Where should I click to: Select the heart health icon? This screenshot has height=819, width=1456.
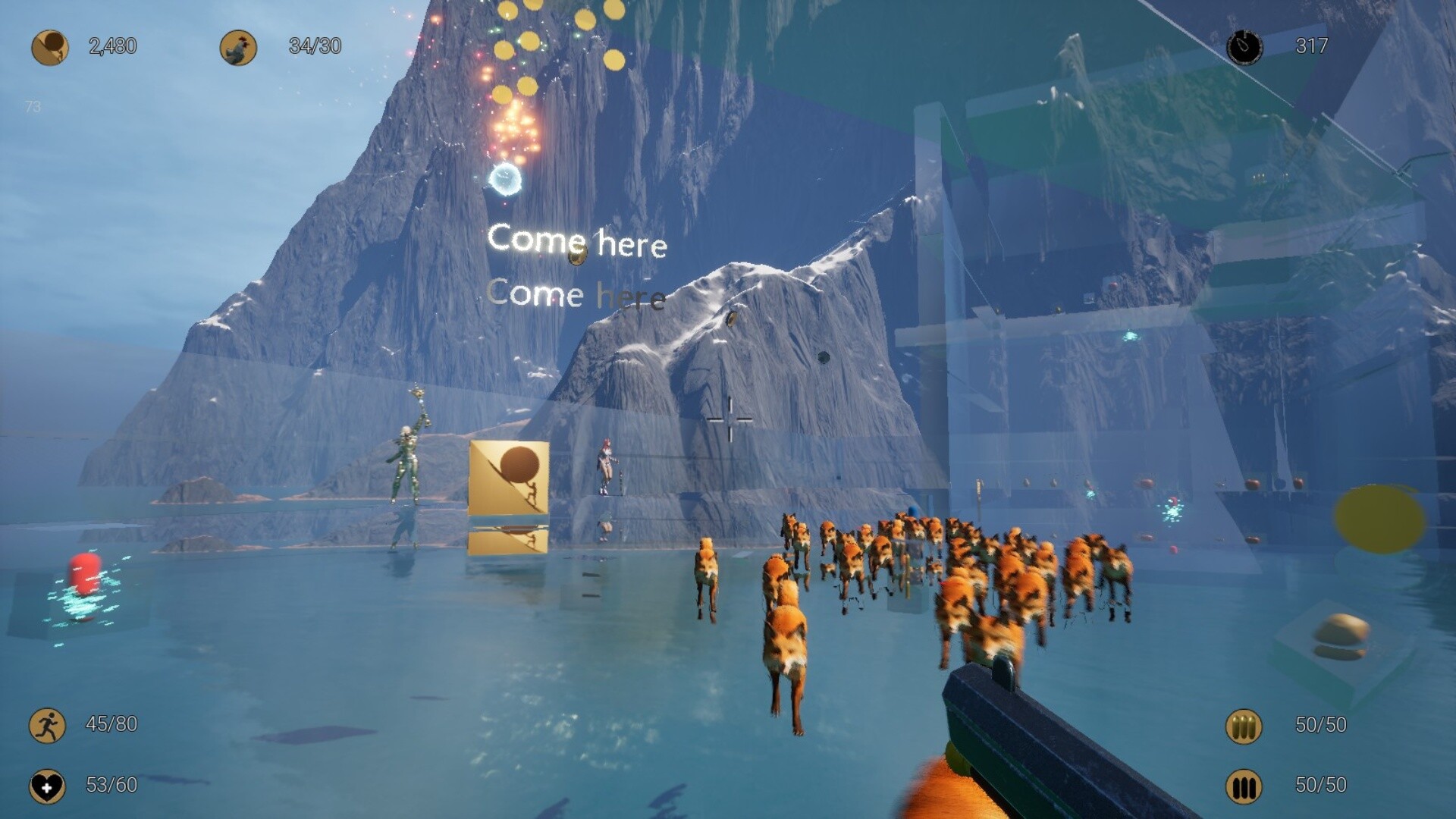(x=47, y=786)
